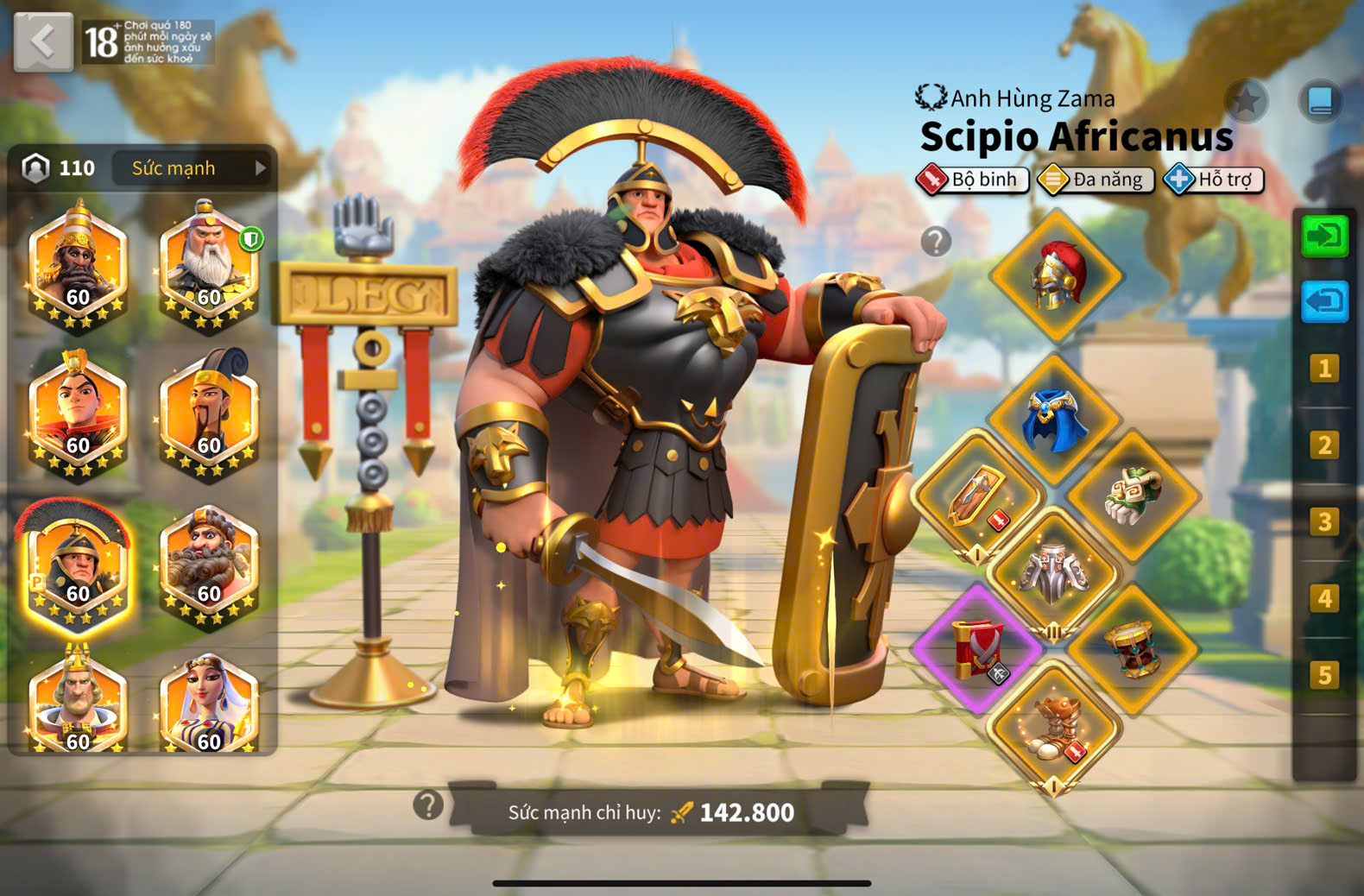Screen dimensions: 1364x896
Task: Select the green gauntlets equipment slot
Action: tap(1133, 495)
